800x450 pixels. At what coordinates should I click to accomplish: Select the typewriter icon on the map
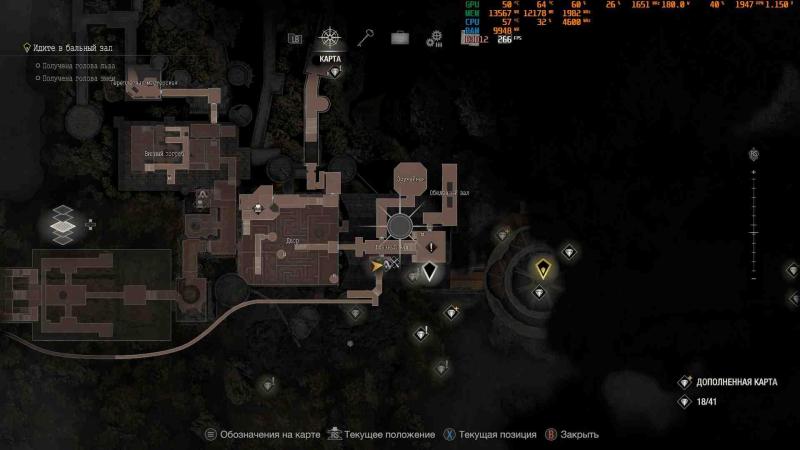[x=258, y=208]
